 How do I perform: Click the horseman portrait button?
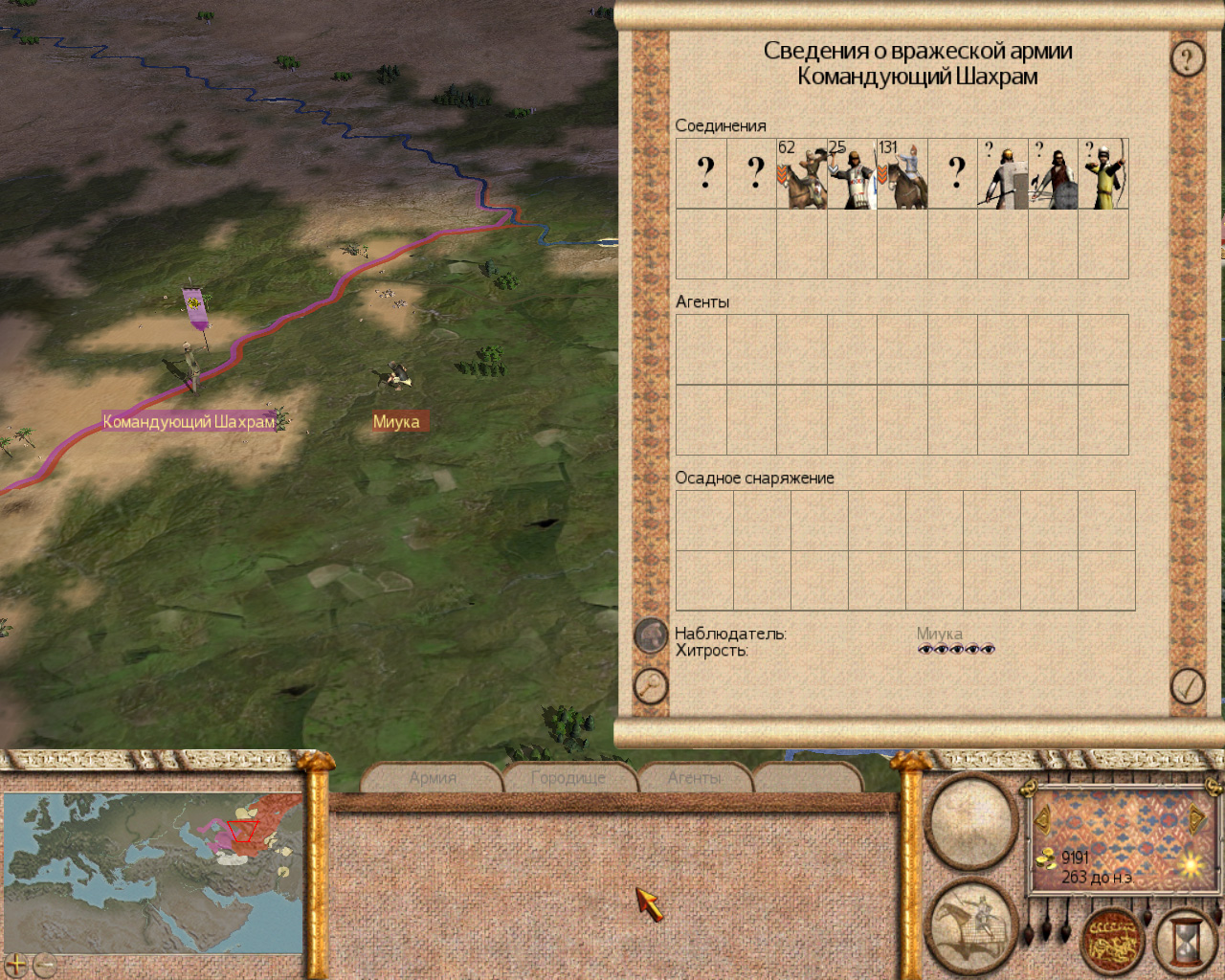(x=971, y=924)
